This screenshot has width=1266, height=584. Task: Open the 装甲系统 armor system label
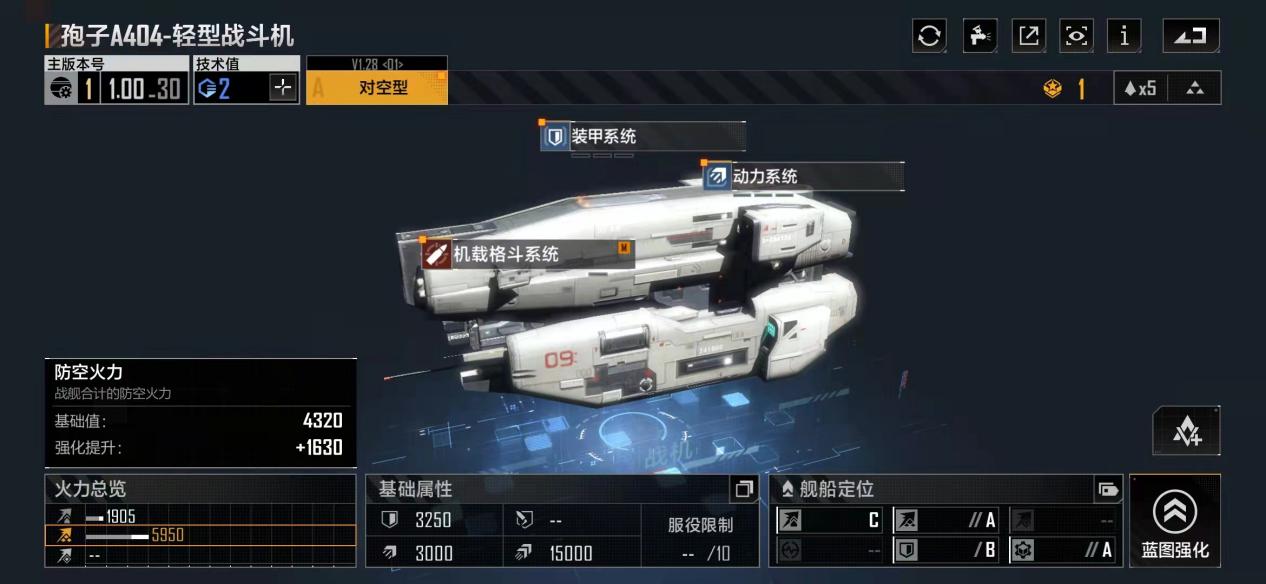(x=593, y=136)
